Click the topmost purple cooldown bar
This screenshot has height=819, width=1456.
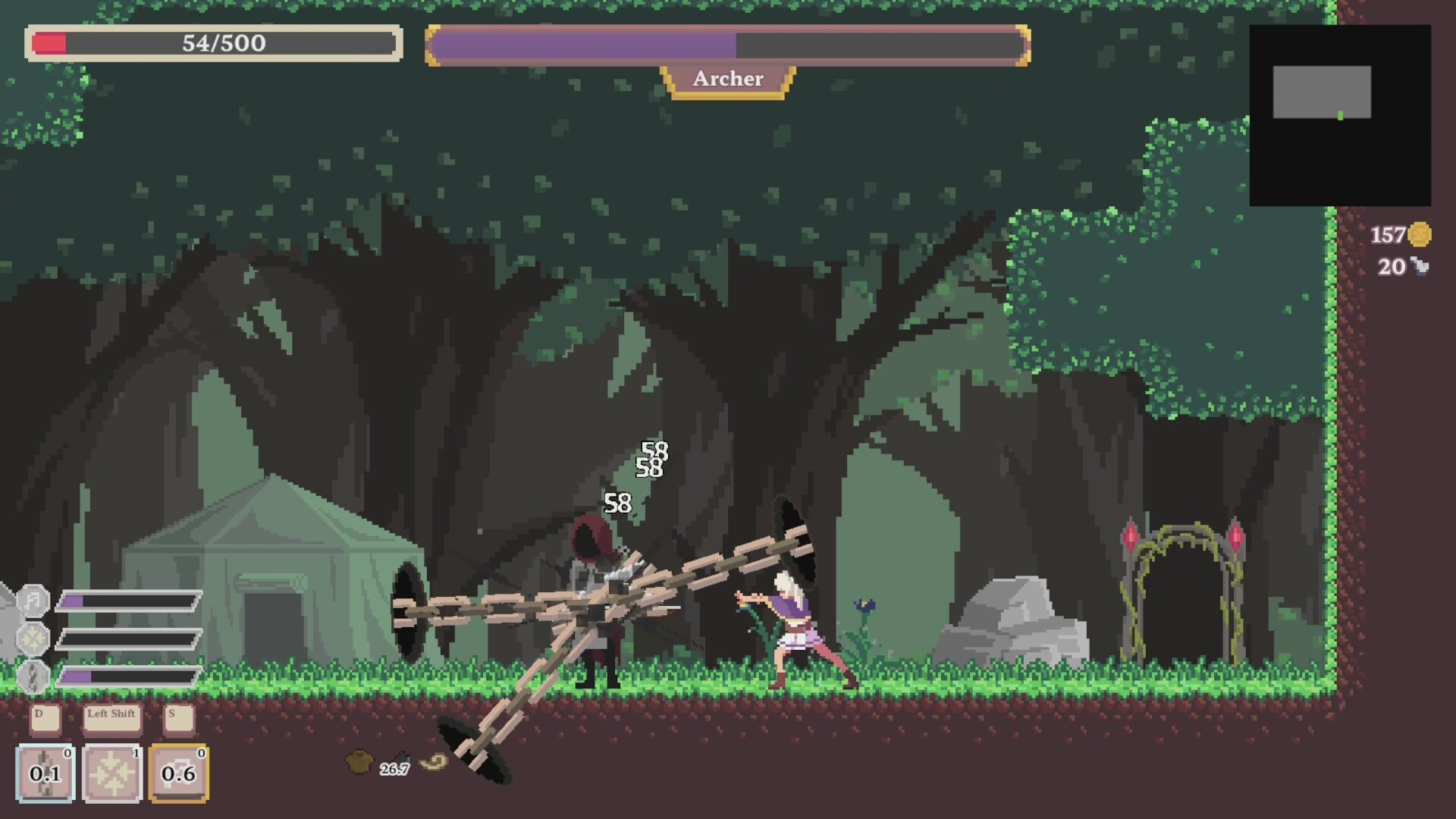129,600
